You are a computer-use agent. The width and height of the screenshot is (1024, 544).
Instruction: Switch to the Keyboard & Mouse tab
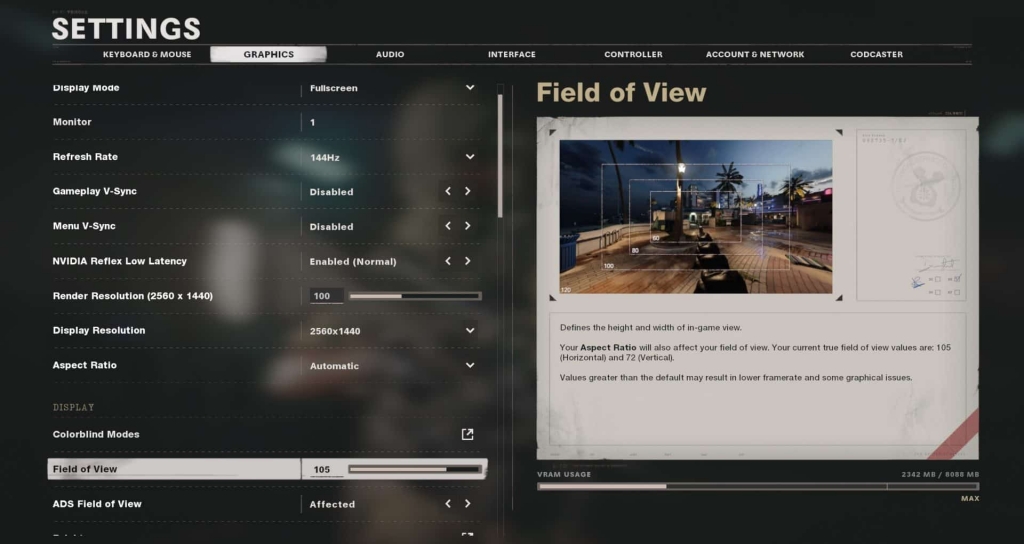(147, 54)
